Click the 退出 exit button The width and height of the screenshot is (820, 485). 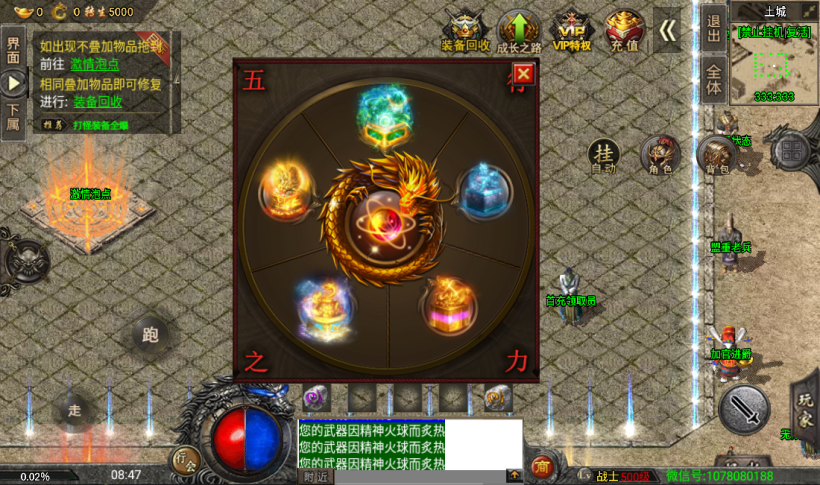click(713, 28)
